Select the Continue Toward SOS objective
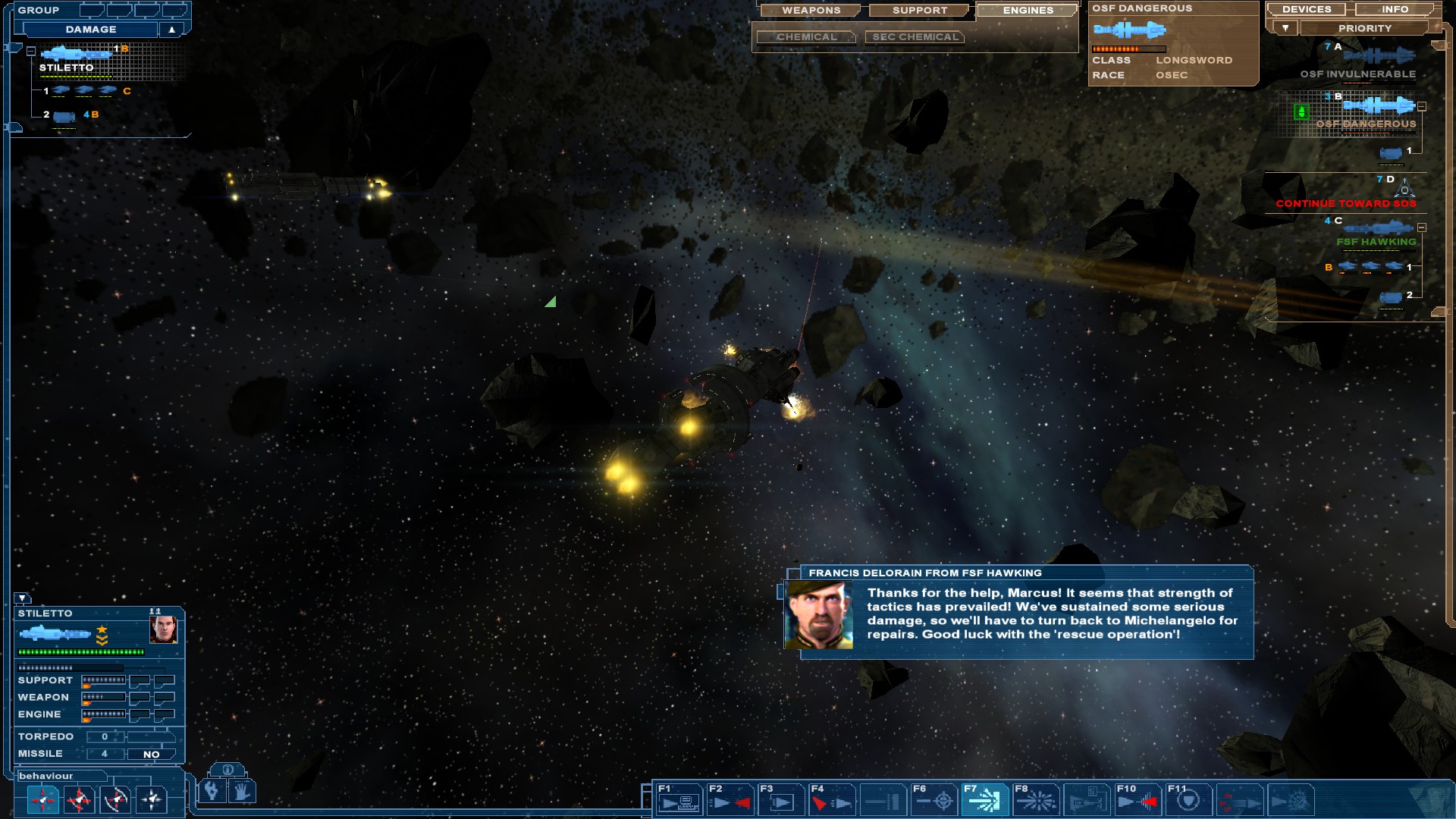This screenshot has height=819, width=1456. click(1345, 203)
